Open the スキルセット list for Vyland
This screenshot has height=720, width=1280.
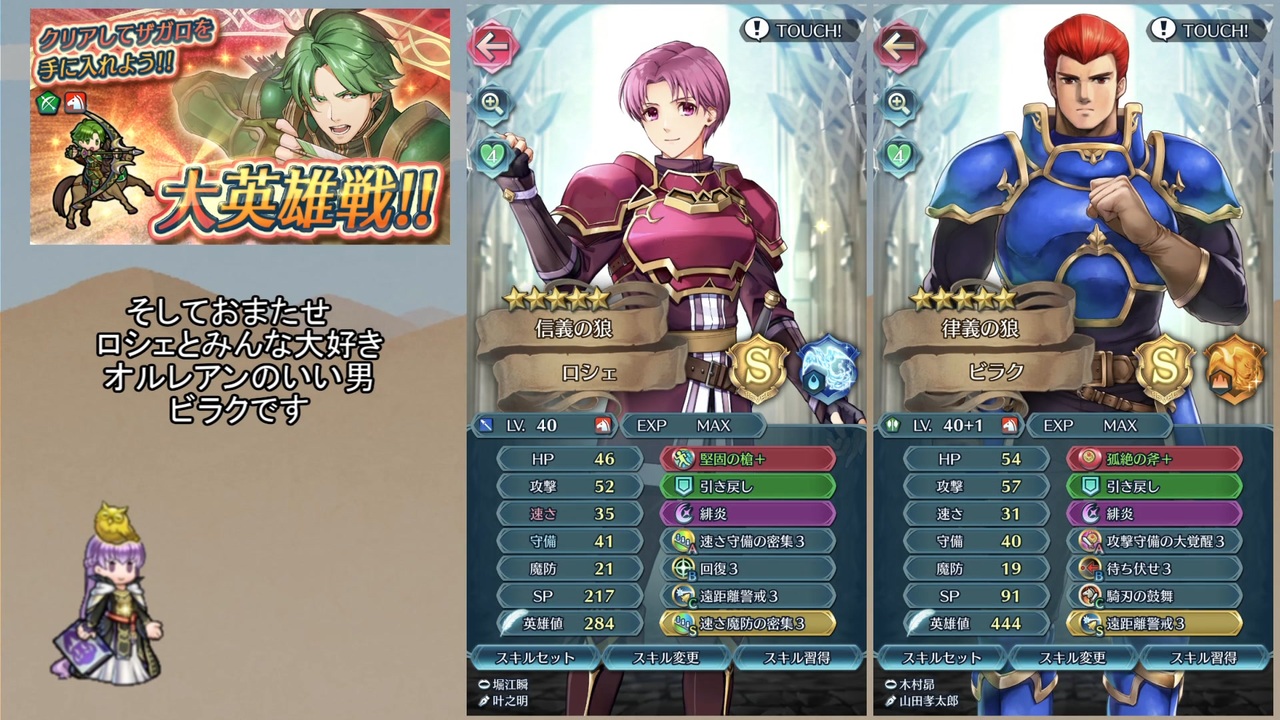(x=941, y=658)
